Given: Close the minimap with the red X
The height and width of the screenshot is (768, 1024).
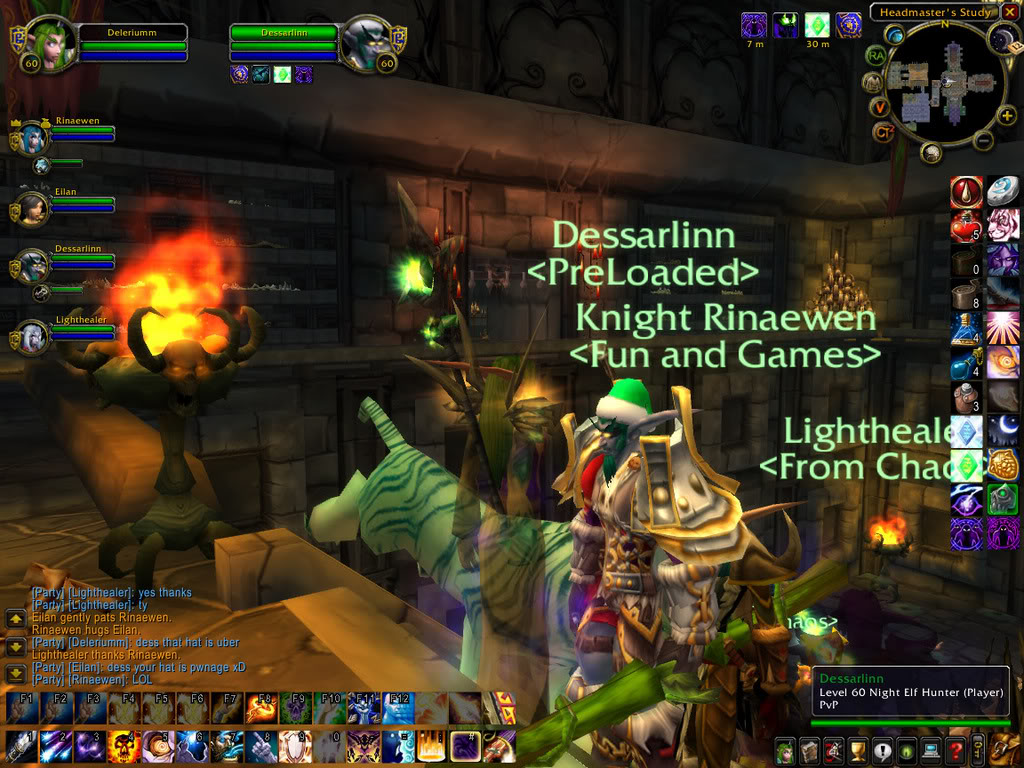Looking at the screenshot, I should click(x=1010, y=13).
